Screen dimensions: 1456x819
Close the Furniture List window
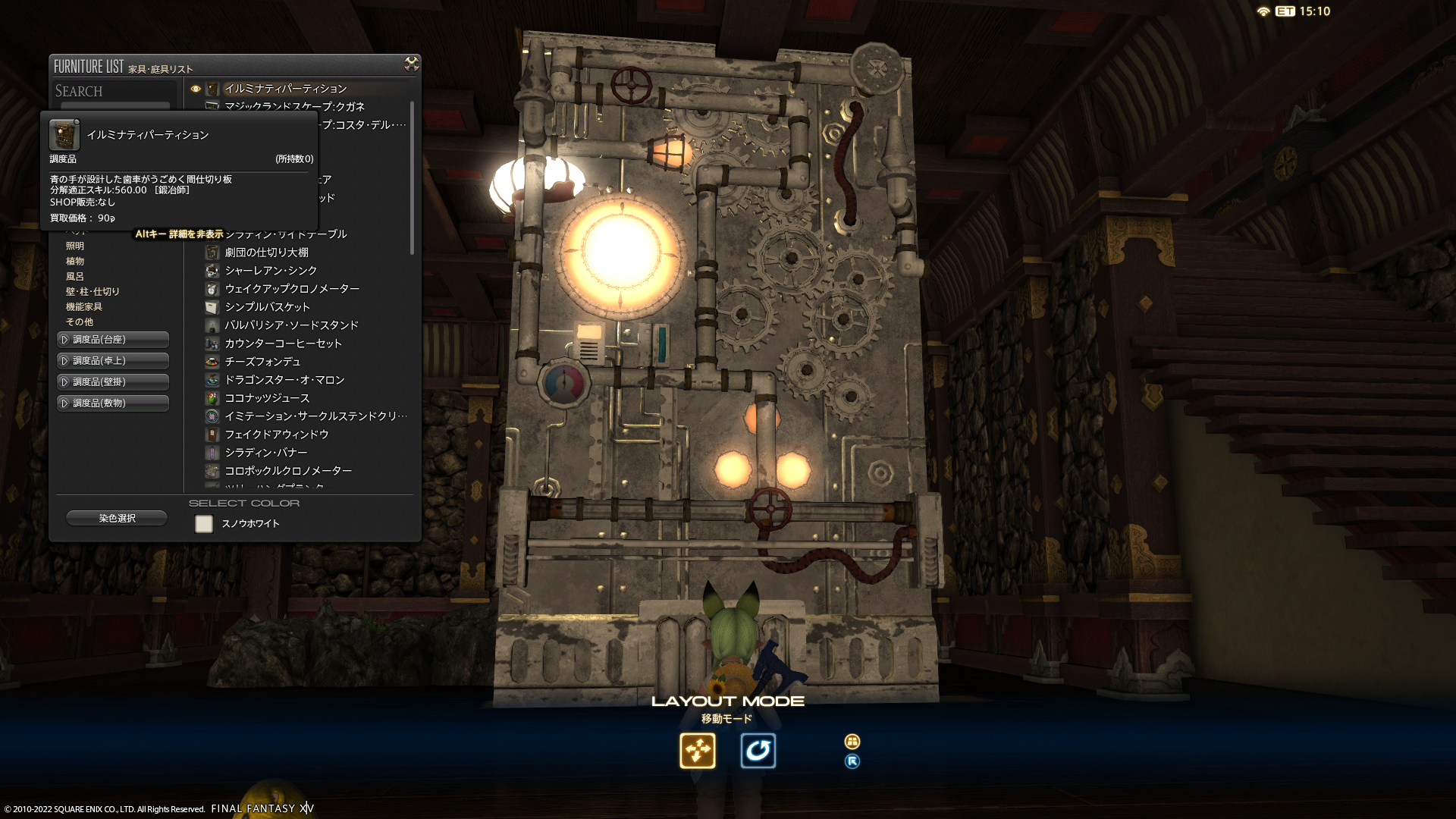coord(412,64)
